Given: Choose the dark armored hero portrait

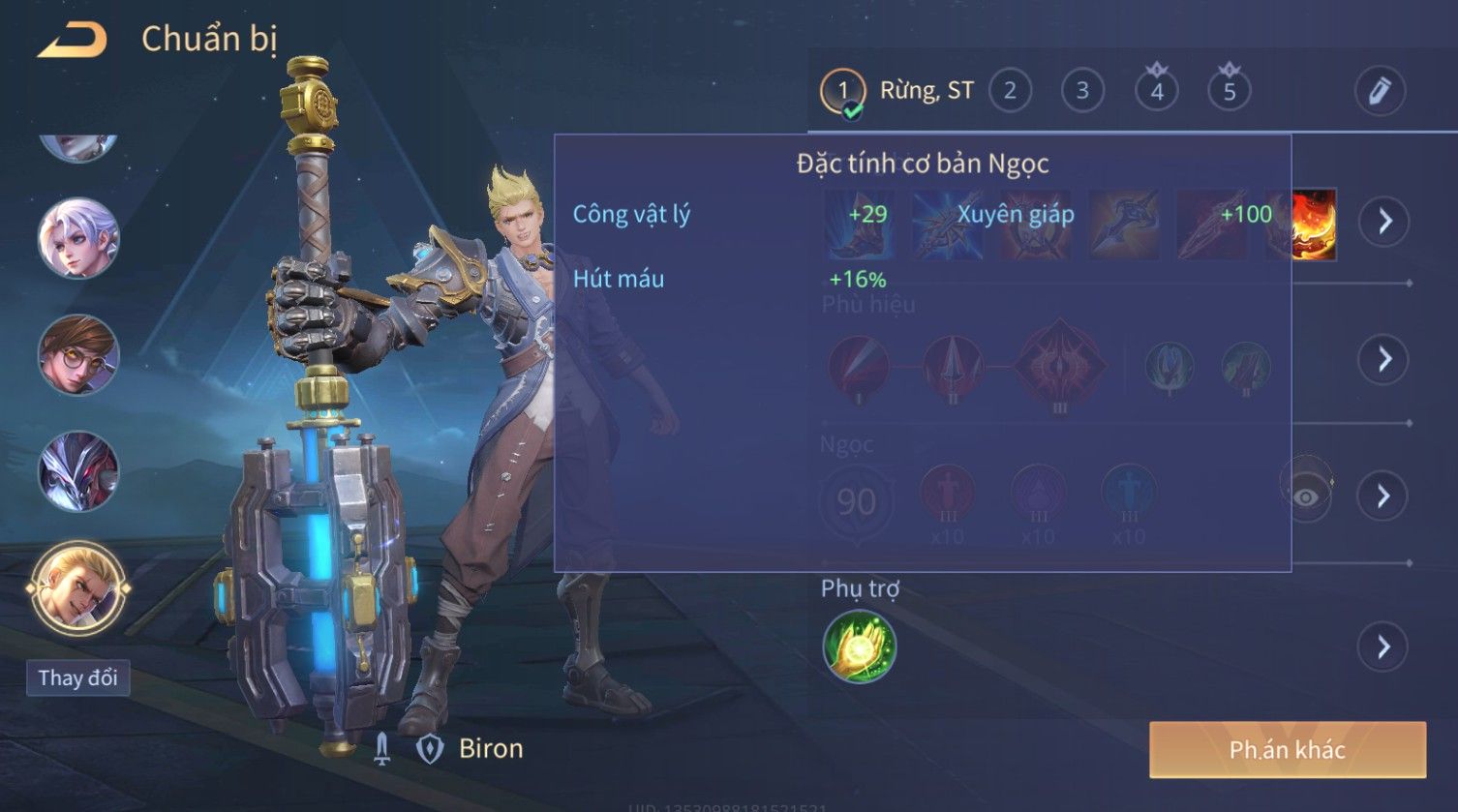Looking at the screenshot, I should coord(78,471).
